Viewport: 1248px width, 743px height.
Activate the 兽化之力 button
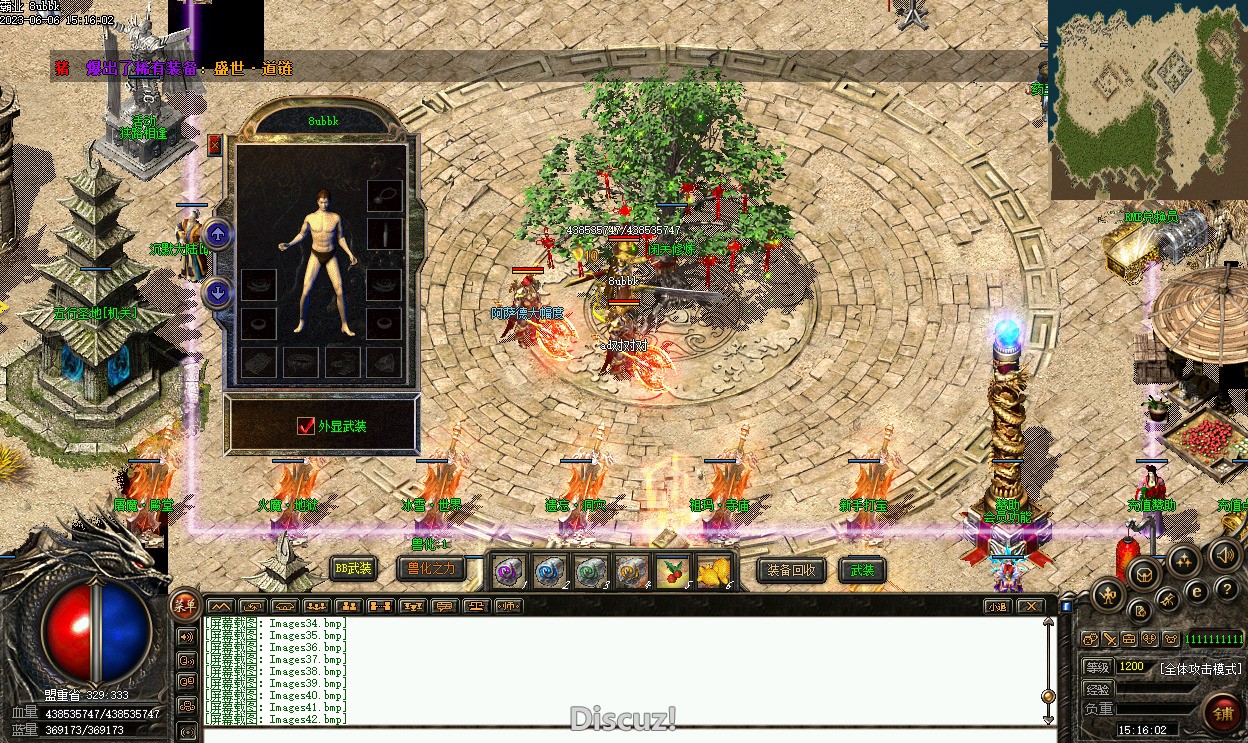tap(431, 569)
